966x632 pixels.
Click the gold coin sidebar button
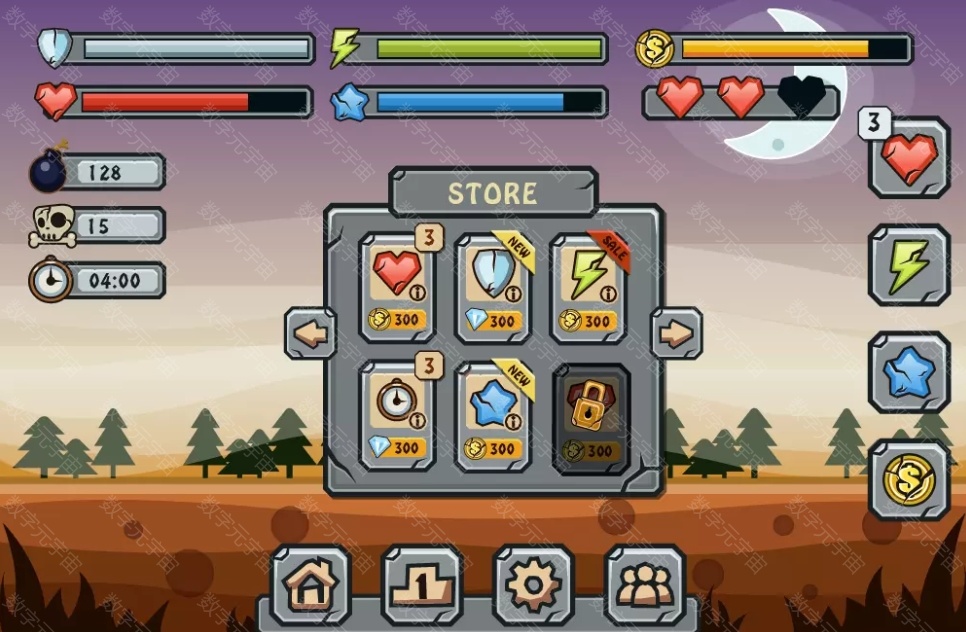point(909,481)
